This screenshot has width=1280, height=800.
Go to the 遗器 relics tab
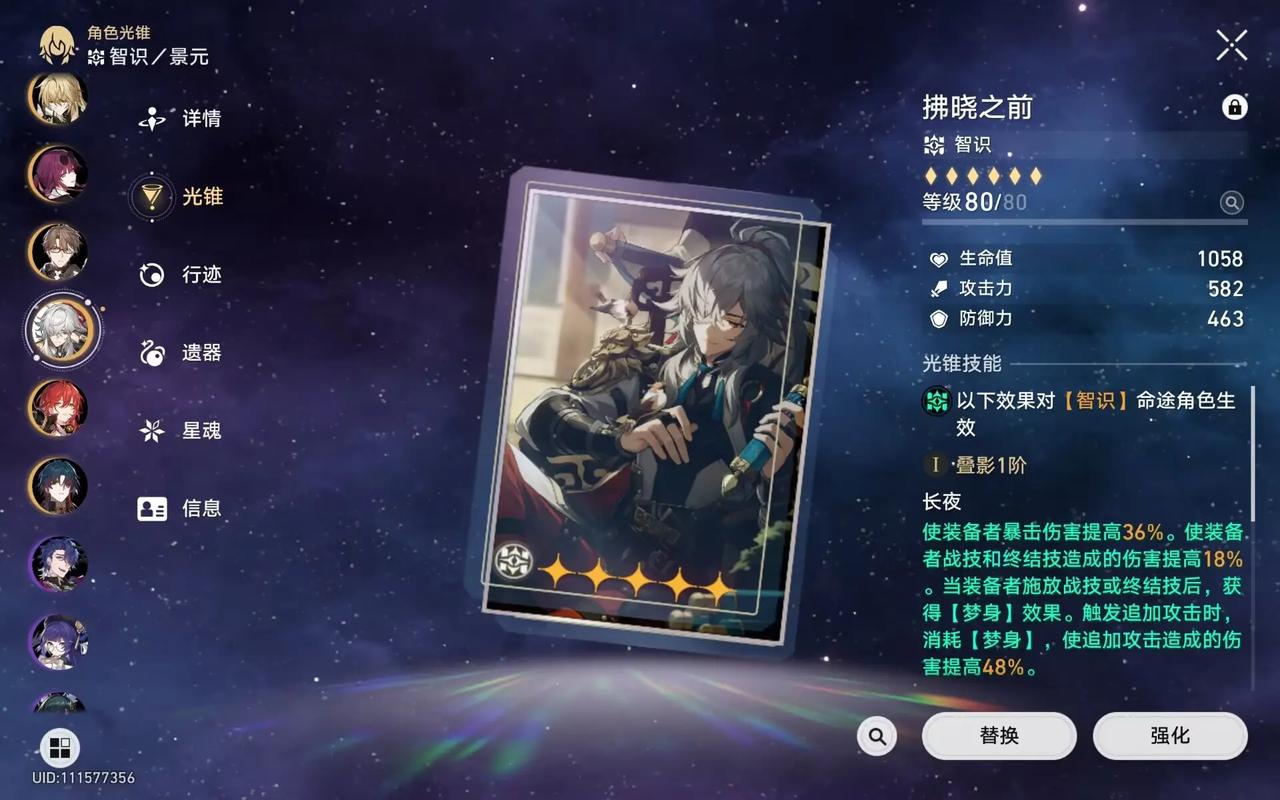click(x=181, y=353)
